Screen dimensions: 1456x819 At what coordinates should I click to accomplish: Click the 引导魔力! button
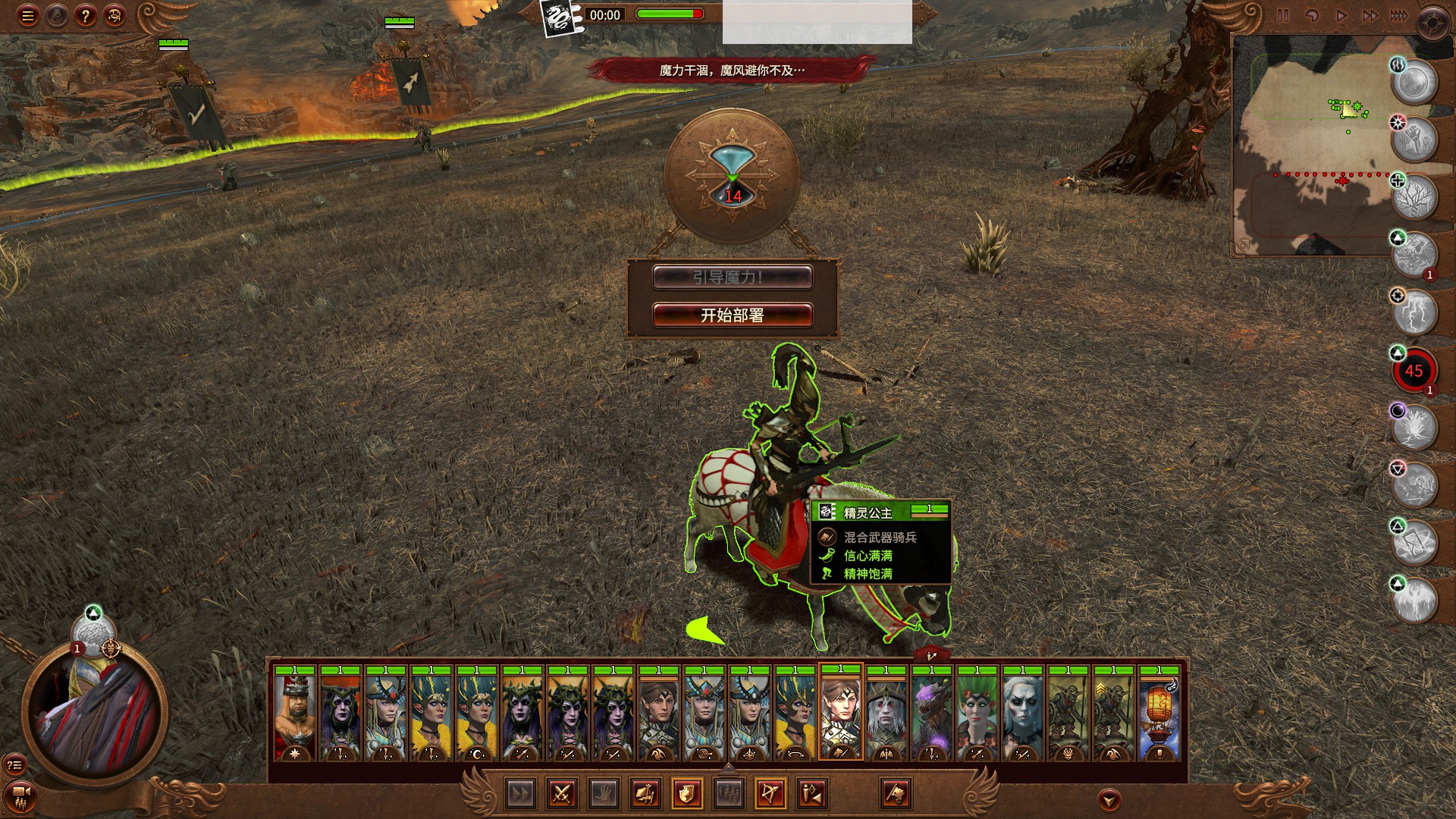tap(732, 278)
